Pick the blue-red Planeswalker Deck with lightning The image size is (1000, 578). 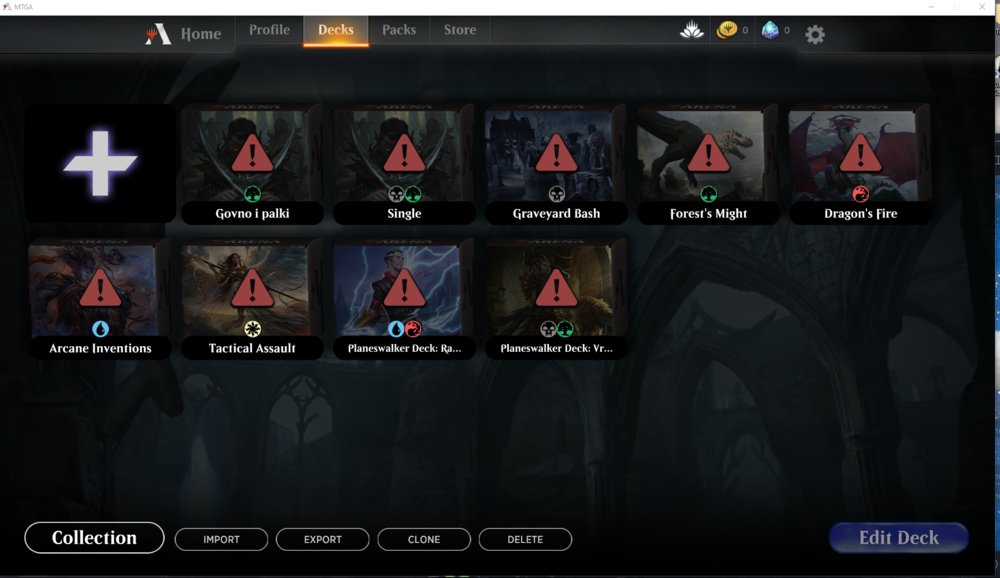404,295
